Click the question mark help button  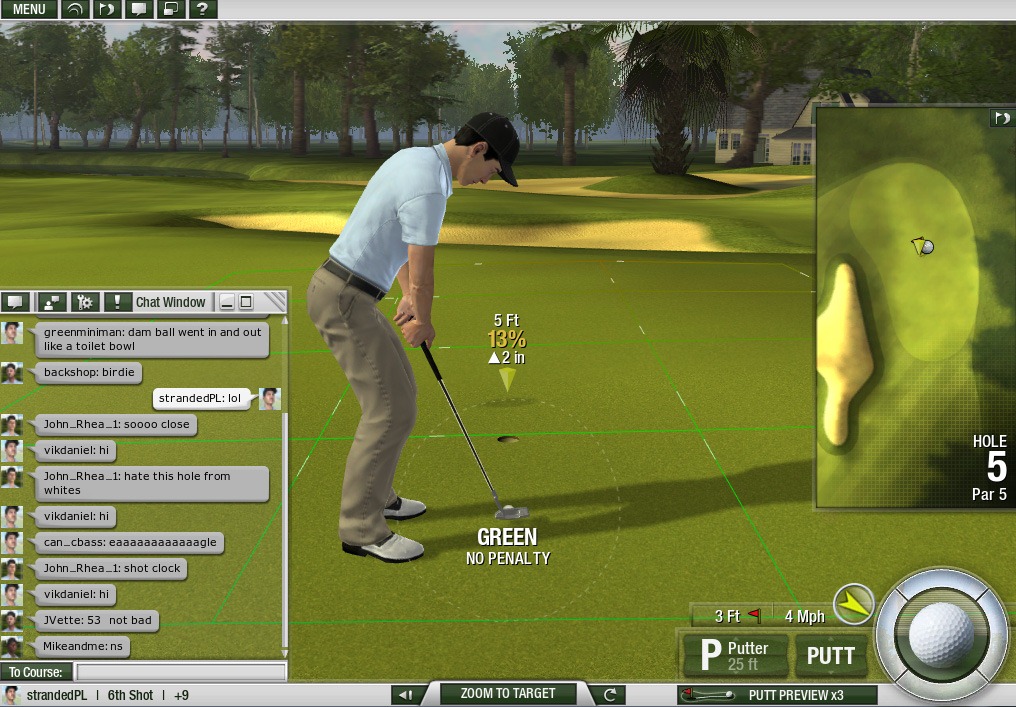pos(202,9)
